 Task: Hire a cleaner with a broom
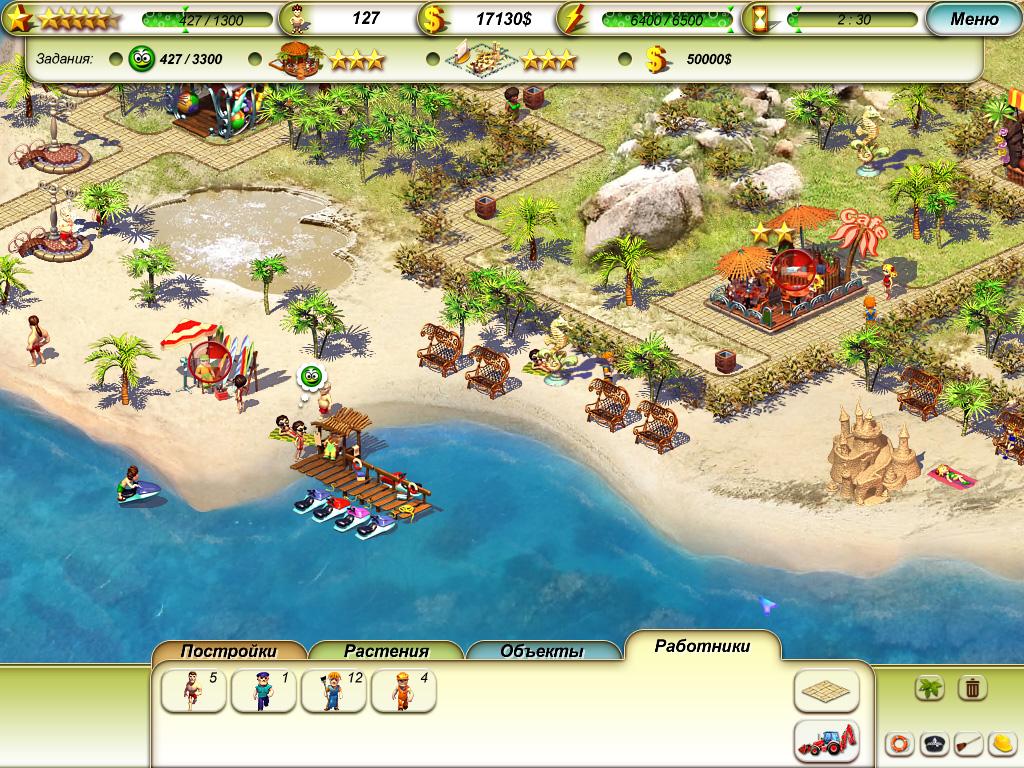coord(333,691)
